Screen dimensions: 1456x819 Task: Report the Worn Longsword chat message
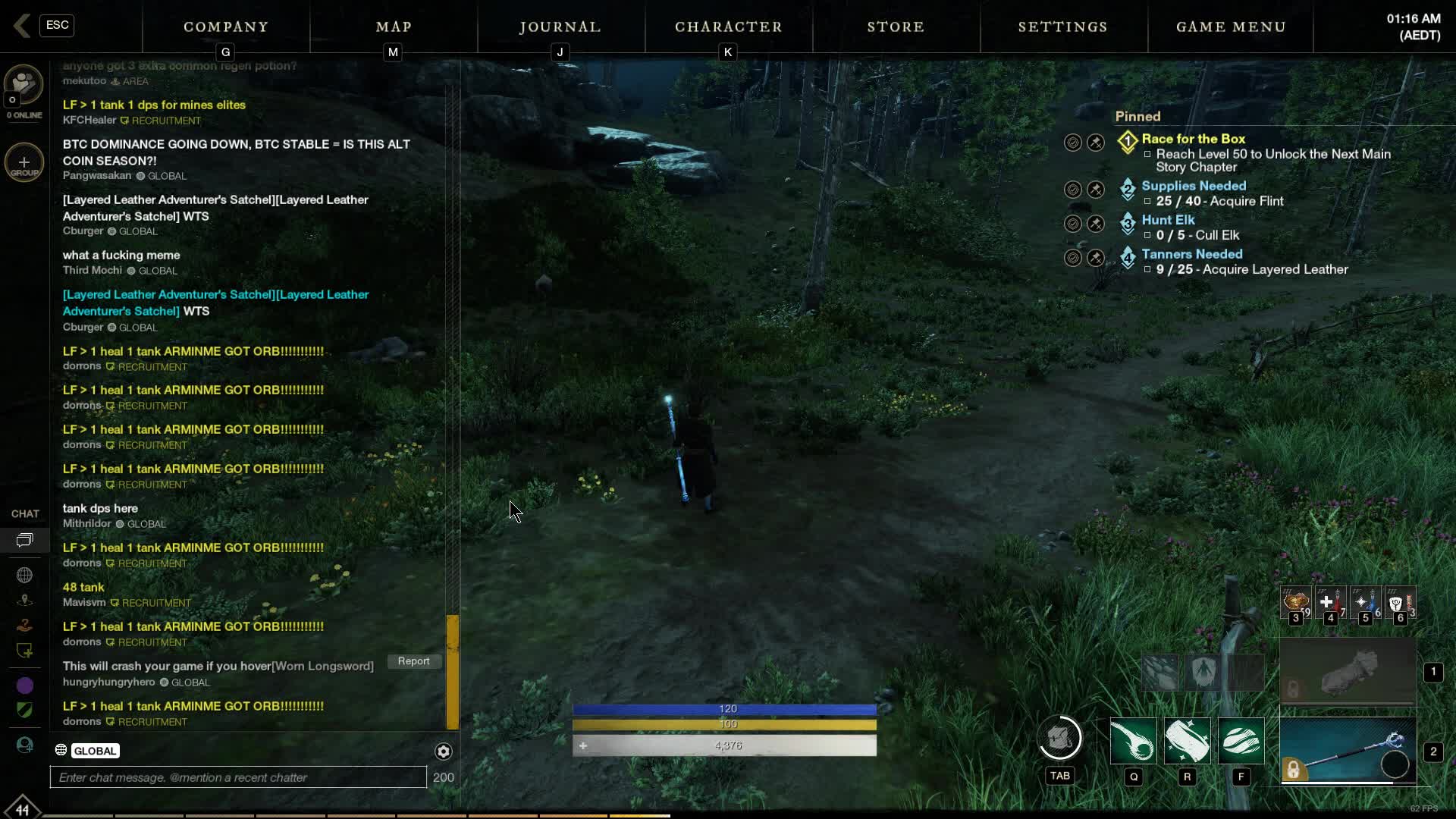(413, 661)
